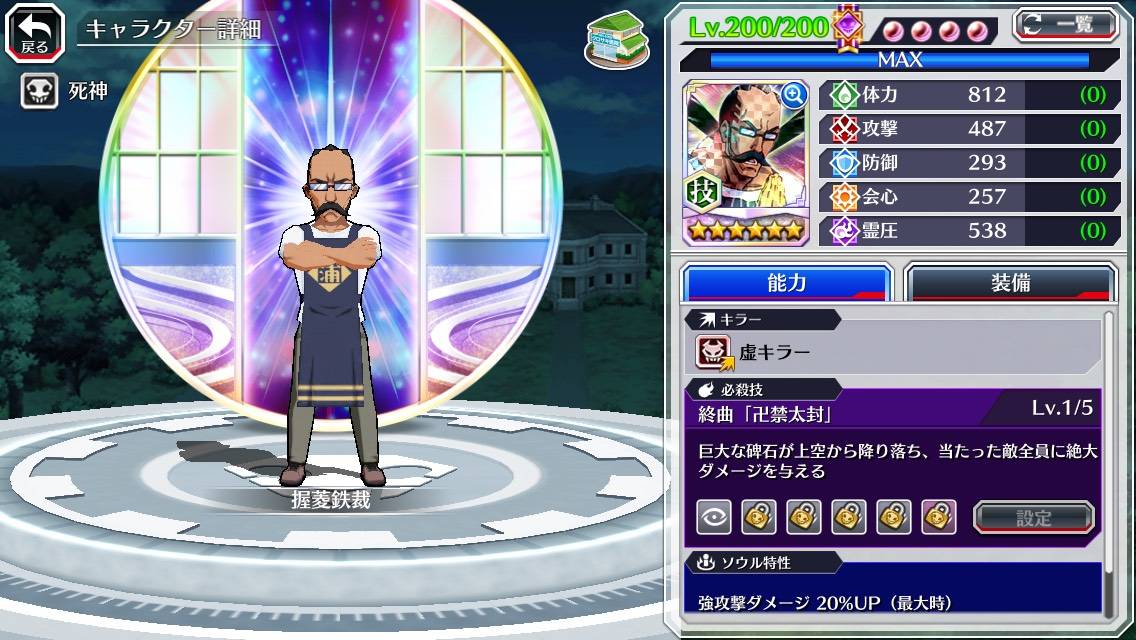
Task: View the special move with the eye icon
Action: click(713, 517)
